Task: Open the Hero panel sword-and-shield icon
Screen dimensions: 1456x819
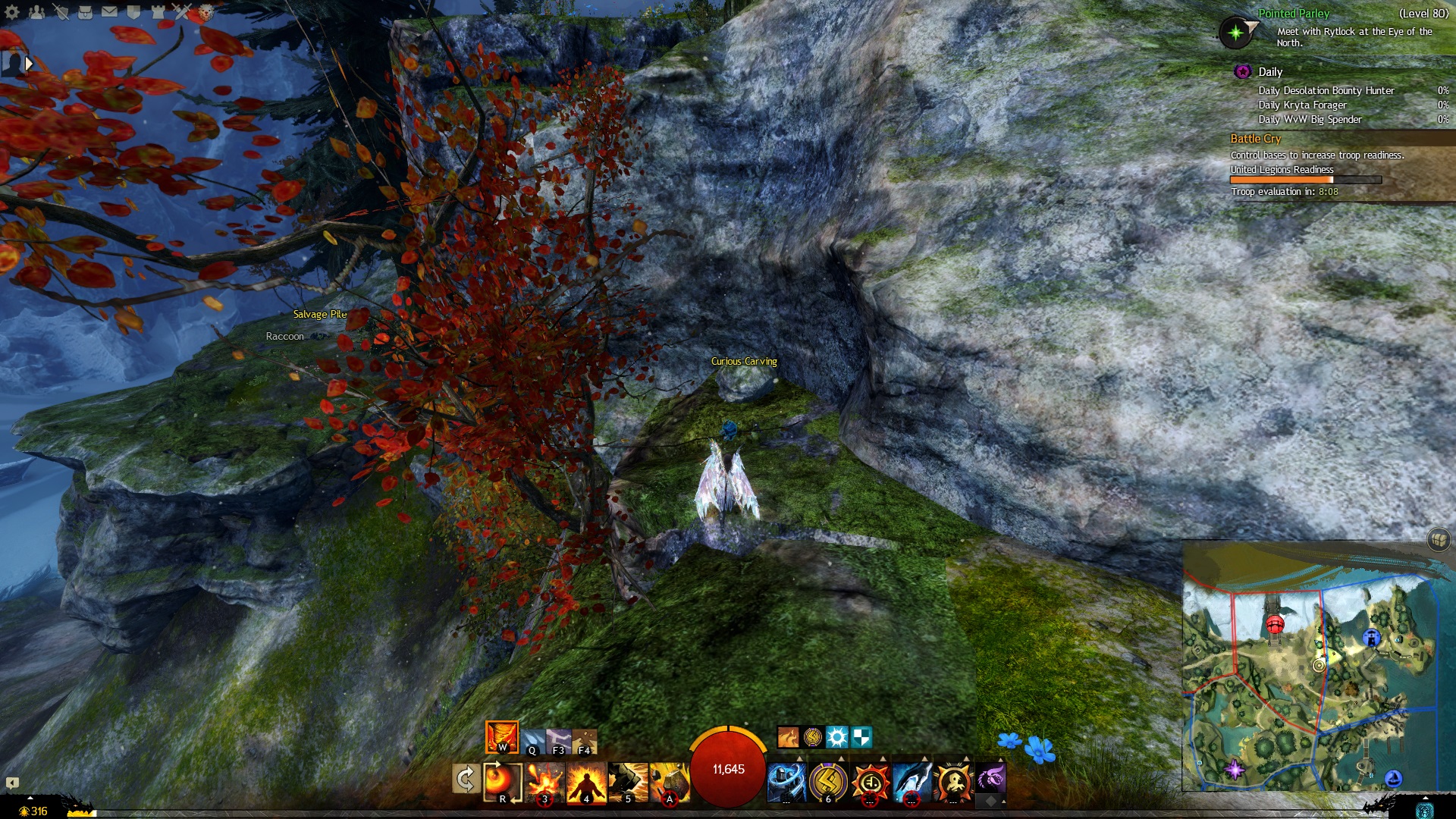Action: tap(61, 11)
